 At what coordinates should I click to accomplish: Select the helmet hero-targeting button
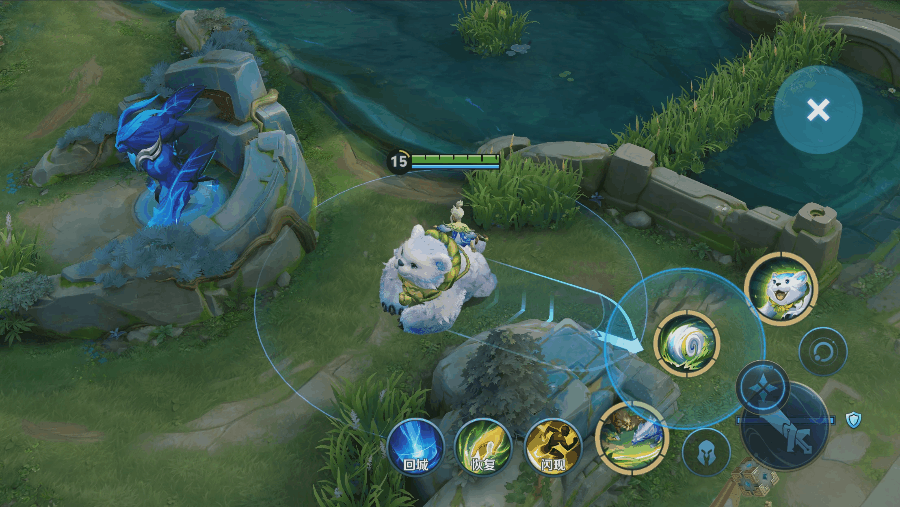706,452
